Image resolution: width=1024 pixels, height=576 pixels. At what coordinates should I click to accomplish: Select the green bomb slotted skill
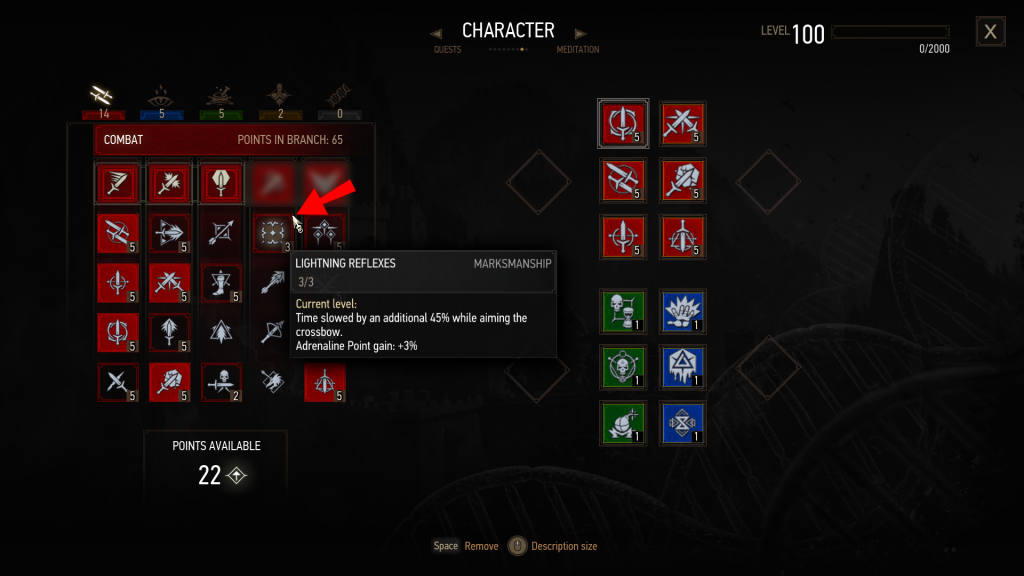click(623, 422)
